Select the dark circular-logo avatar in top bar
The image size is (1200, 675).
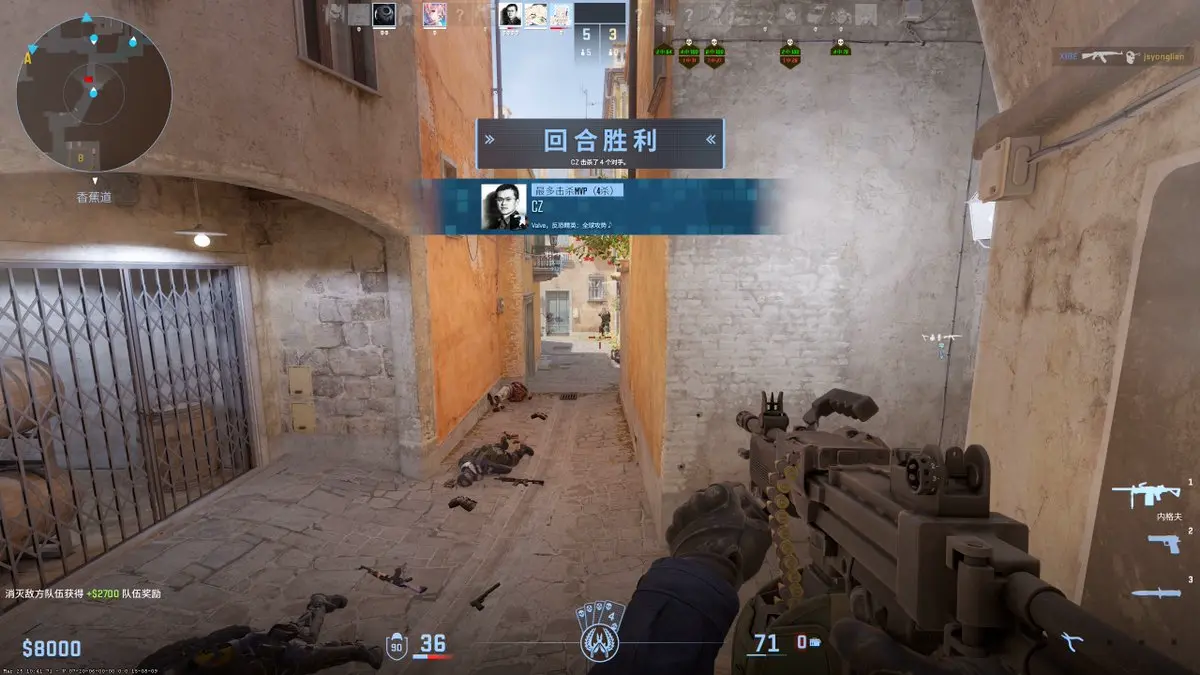[384, 15]
